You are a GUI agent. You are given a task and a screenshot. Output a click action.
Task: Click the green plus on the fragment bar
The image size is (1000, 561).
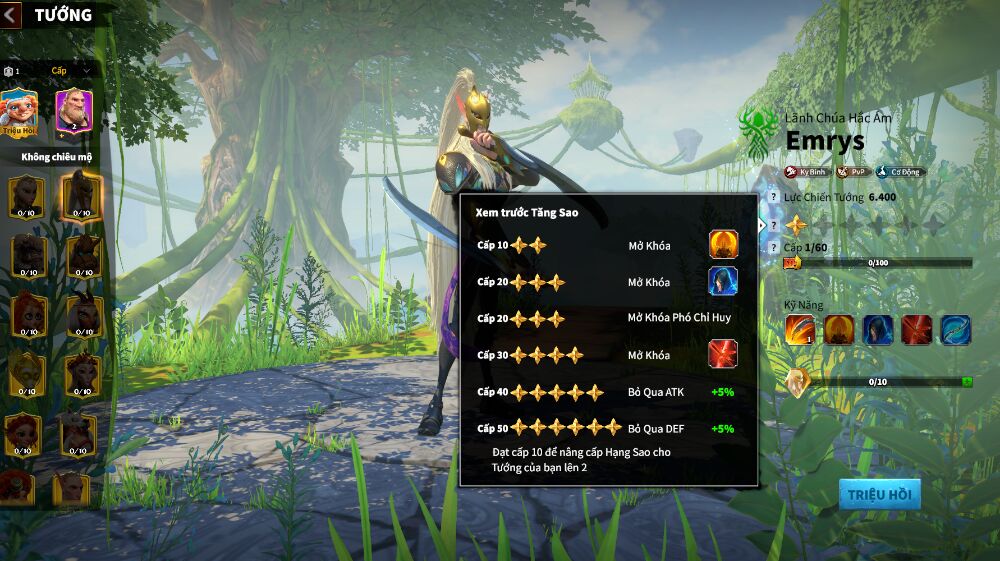coord(967,381)
